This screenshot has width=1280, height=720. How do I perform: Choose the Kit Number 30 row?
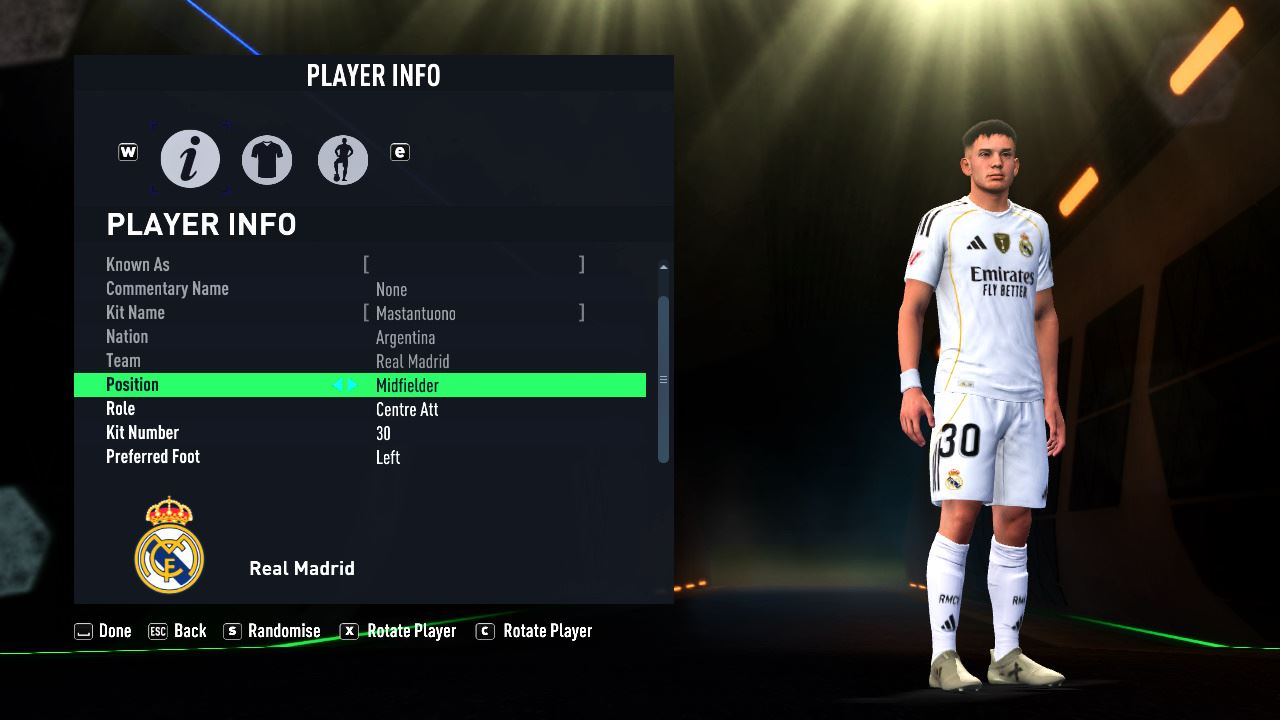click(x=360, y=433)
